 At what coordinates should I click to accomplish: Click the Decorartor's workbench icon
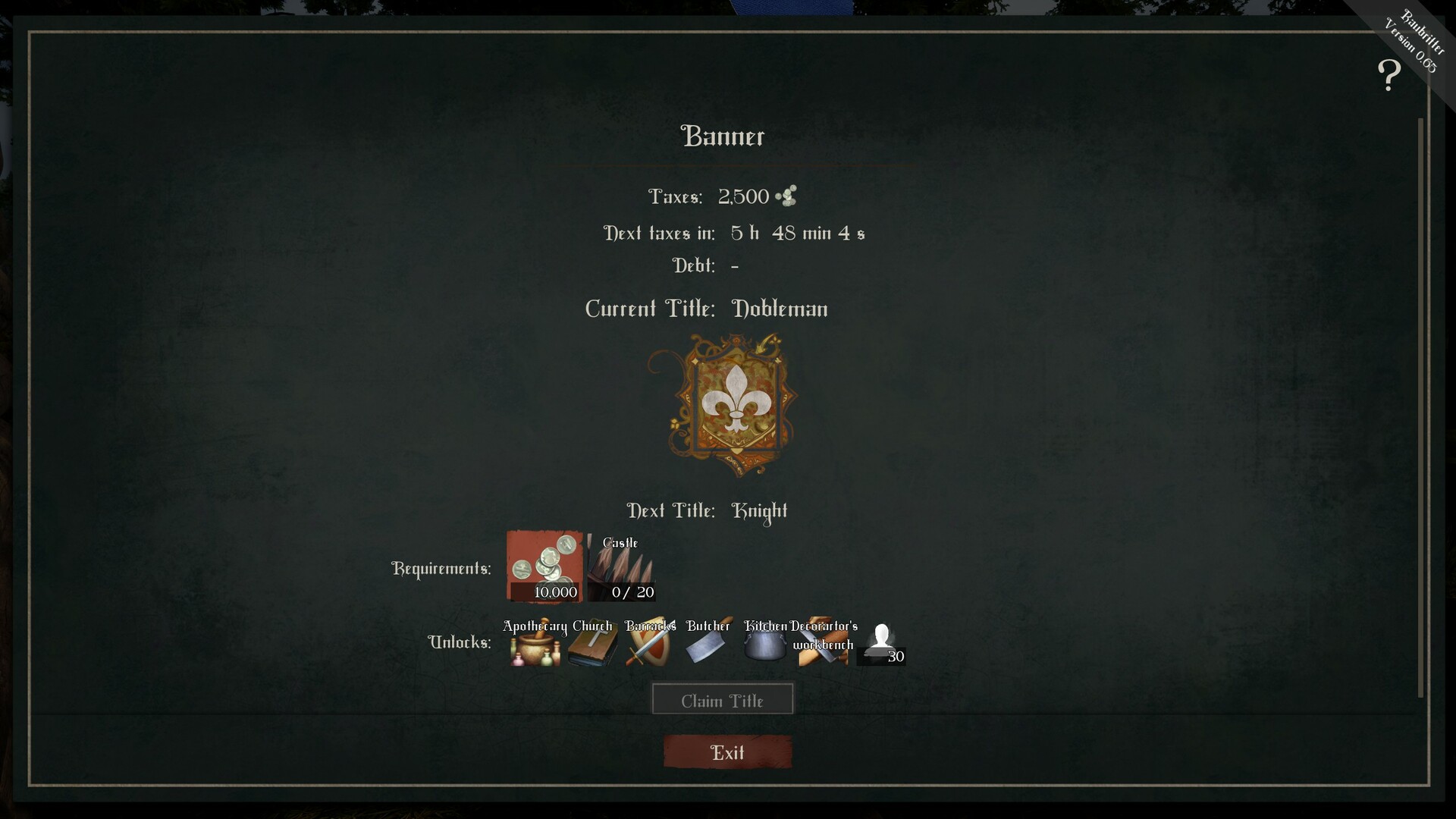pos(823,651)
